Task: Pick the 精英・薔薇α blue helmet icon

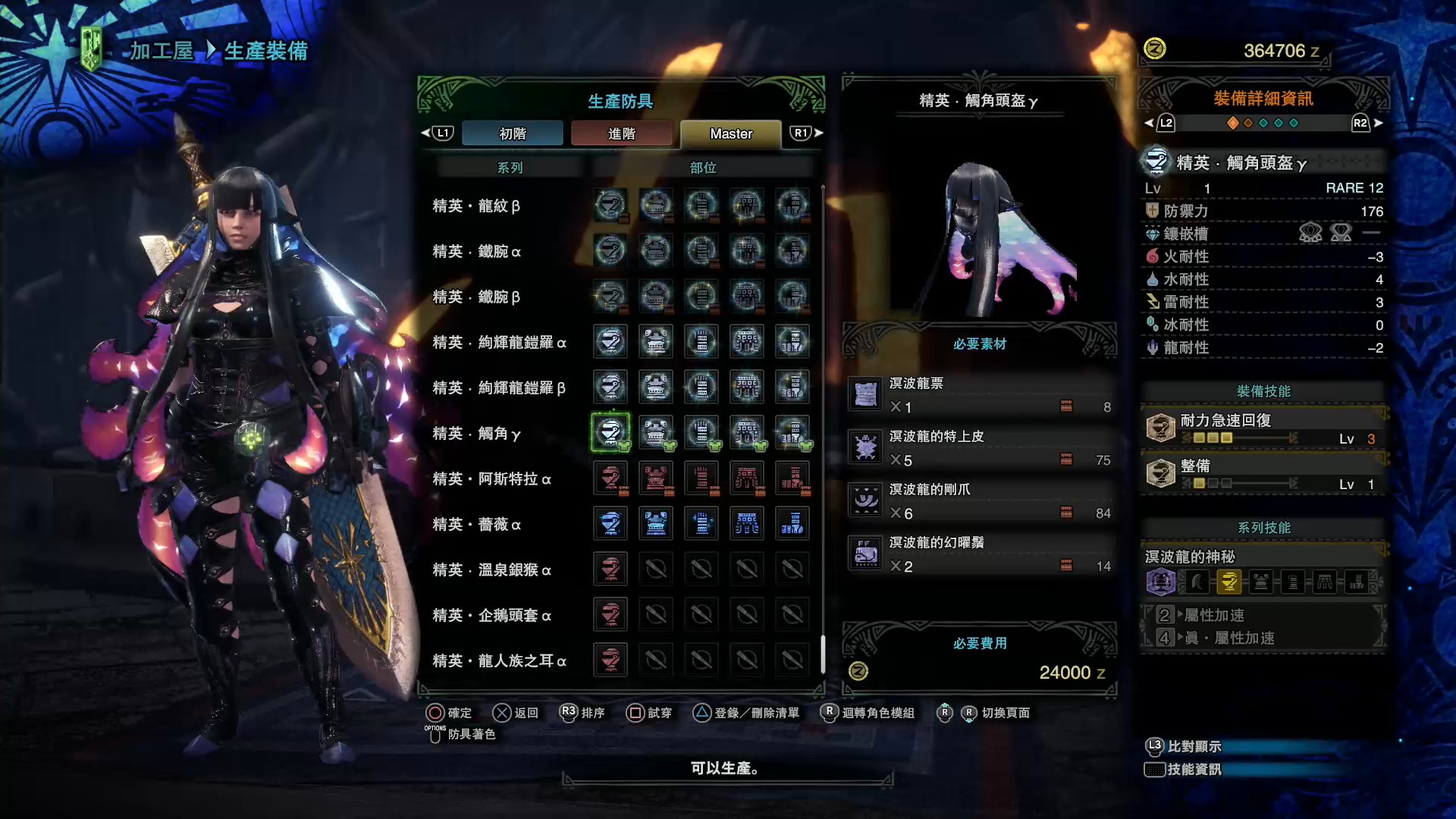Action: pyautogui.click(x=610, y=524)
